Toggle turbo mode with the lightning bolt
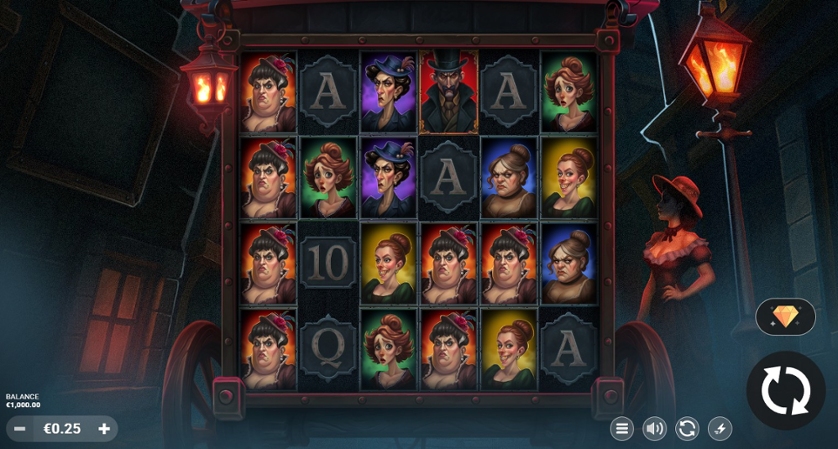 [720, 429]
